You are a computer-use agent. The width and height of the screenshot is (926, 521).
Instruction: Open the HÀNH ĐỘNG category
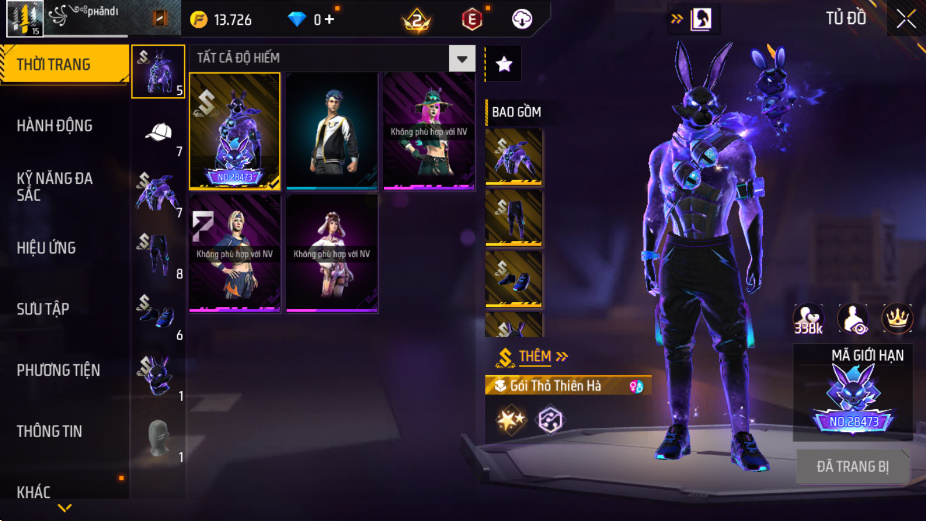tap(64, 126)
